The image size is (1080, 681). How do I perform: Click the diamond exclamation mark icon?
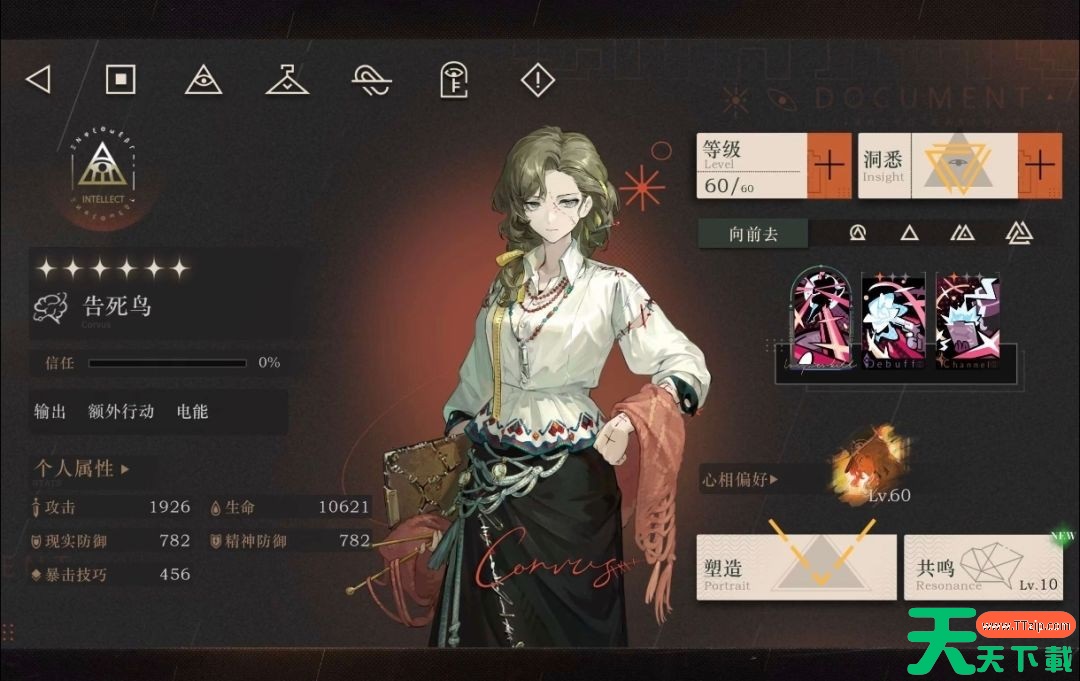(x=538, y=80)
